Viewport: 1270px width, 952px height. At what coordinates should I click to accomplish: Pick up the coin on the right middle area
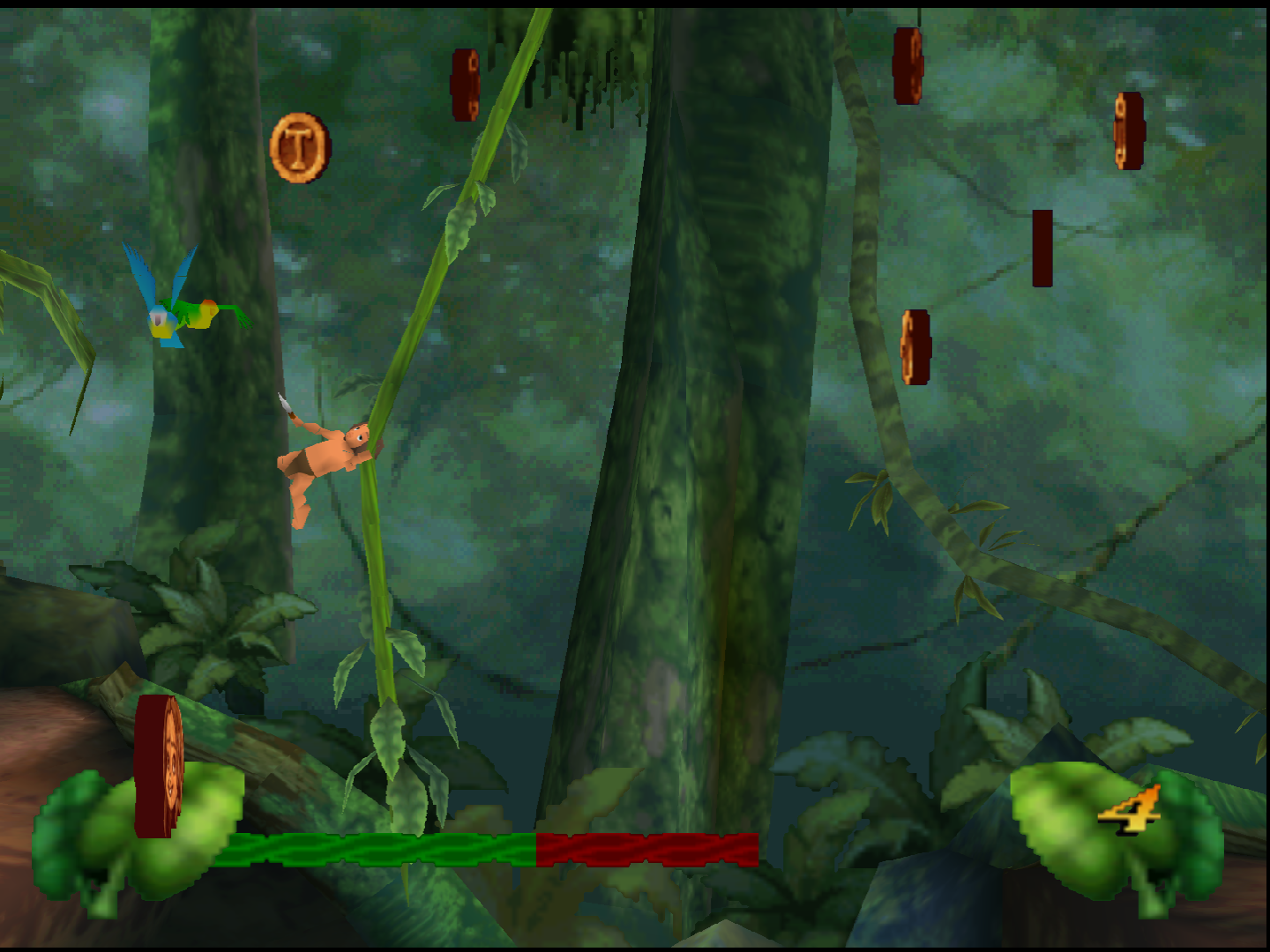(x=917, y=346)
